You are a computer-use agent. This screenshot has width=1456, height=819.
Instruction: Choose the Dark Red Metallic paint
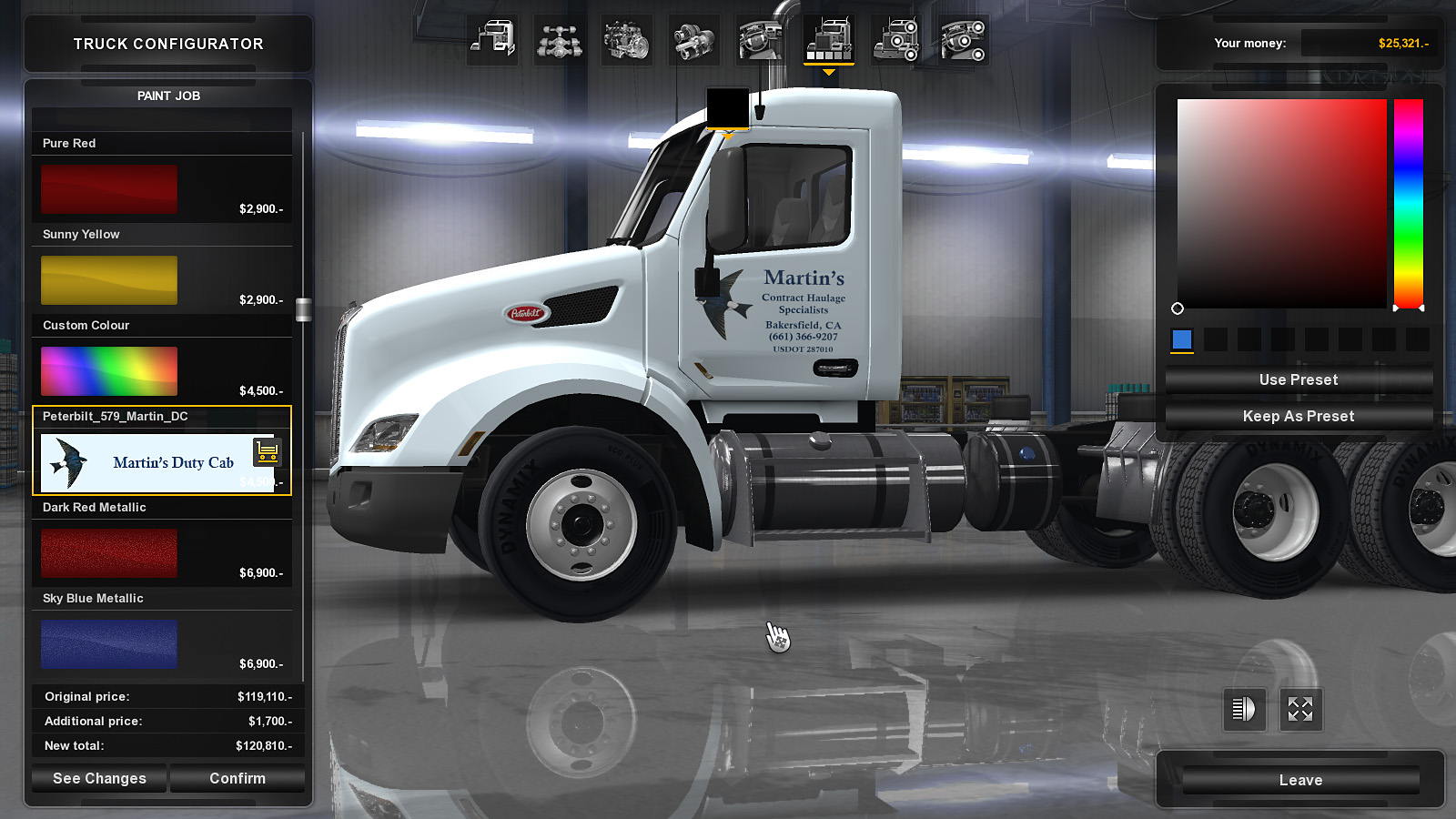point(109,552)
